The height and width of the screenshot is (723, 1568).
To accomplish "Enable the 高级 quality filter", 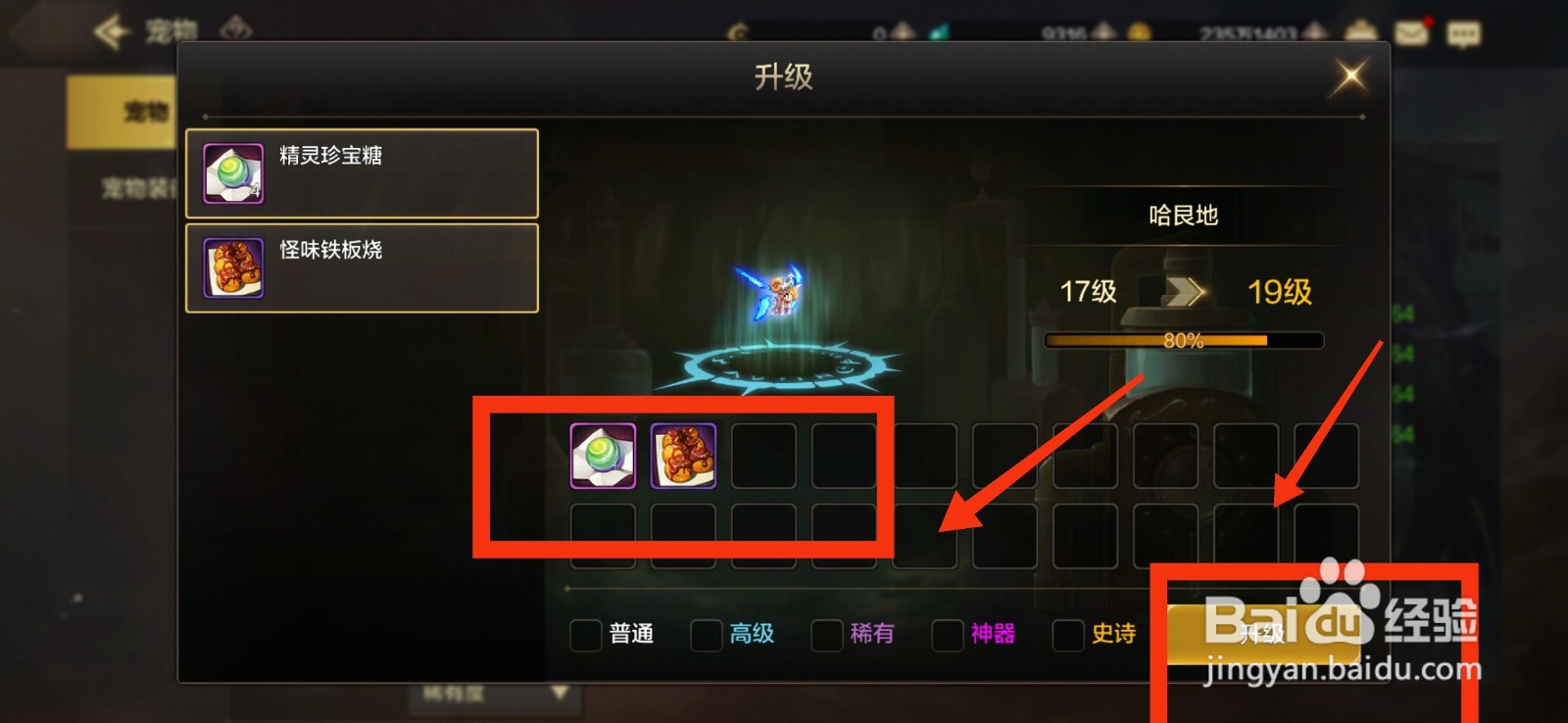I will point(706,637).
